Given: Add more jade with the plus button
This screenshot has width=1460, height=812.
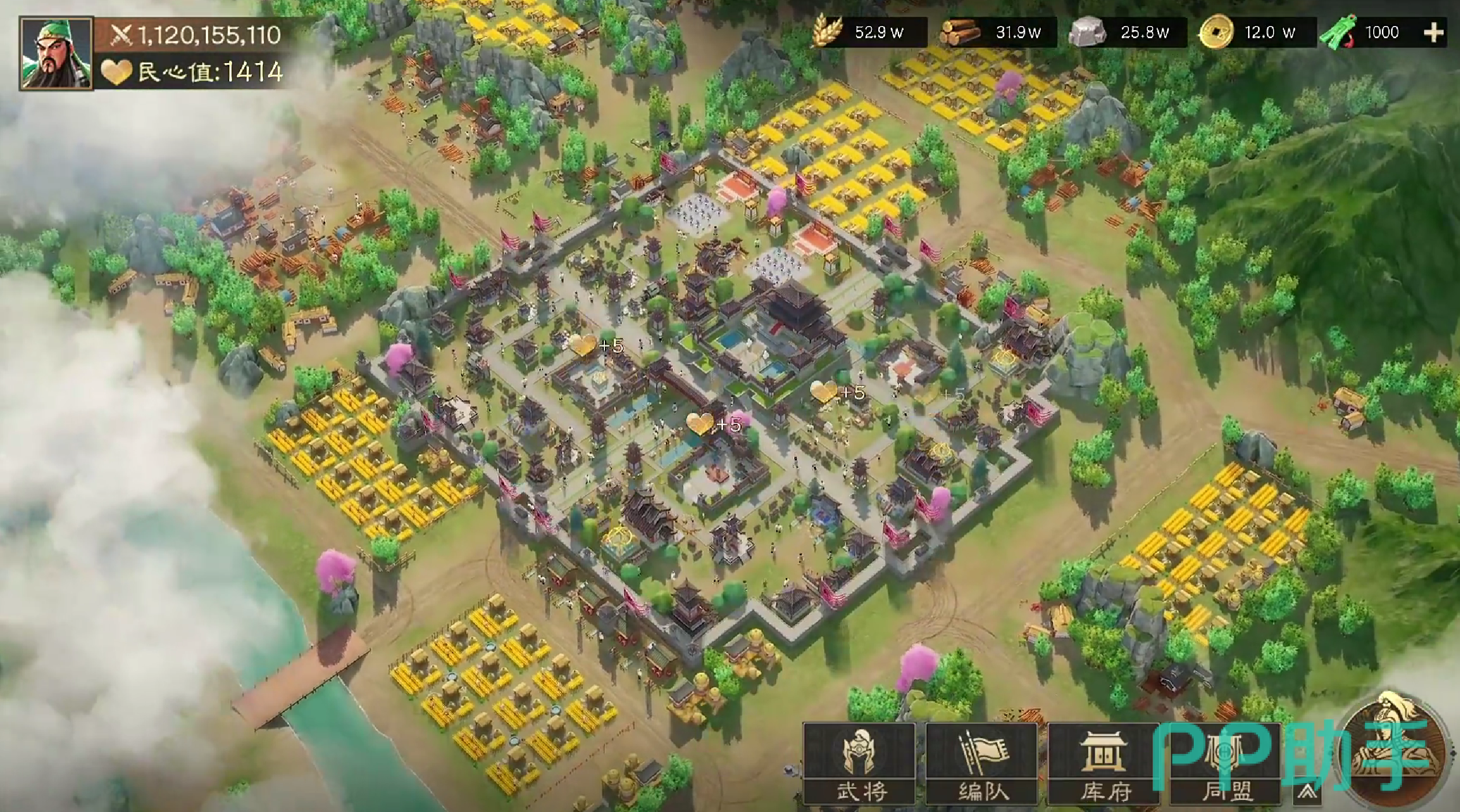Looking at the screenshot, I should tap(1433, 32).
